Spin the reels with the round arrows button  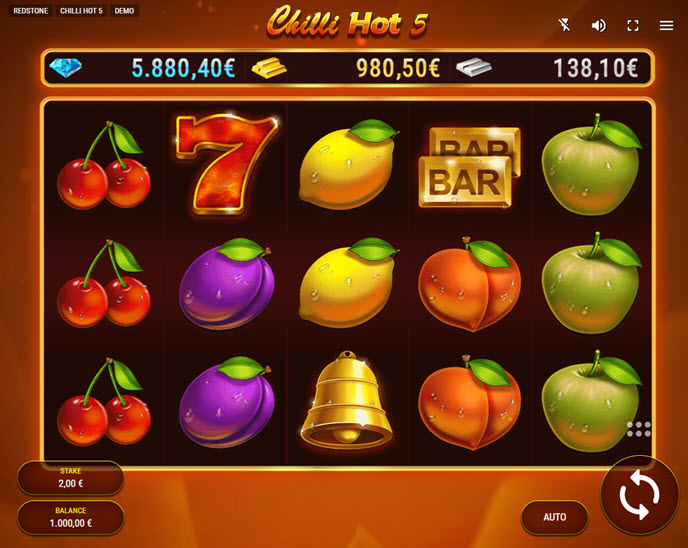pos(639,495)
